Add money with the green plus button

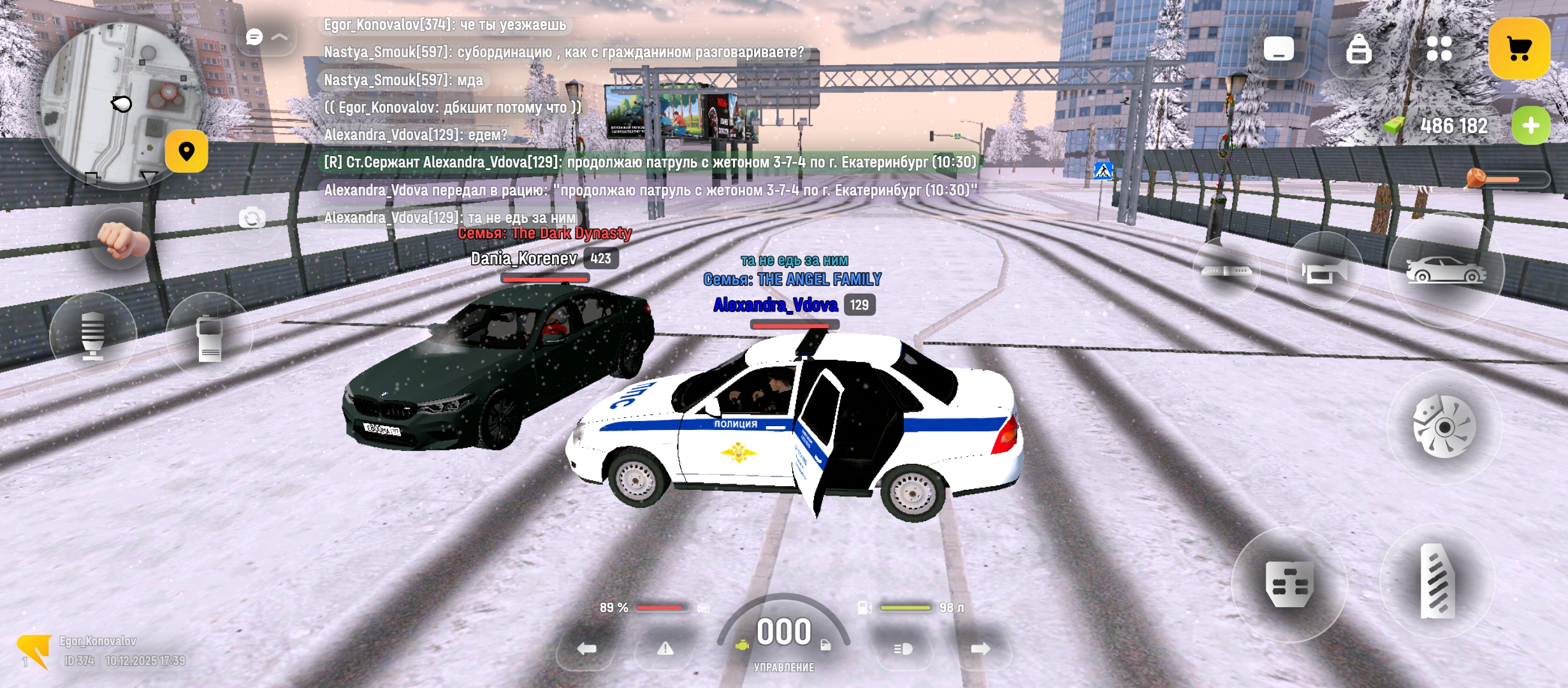(1530, 125)
